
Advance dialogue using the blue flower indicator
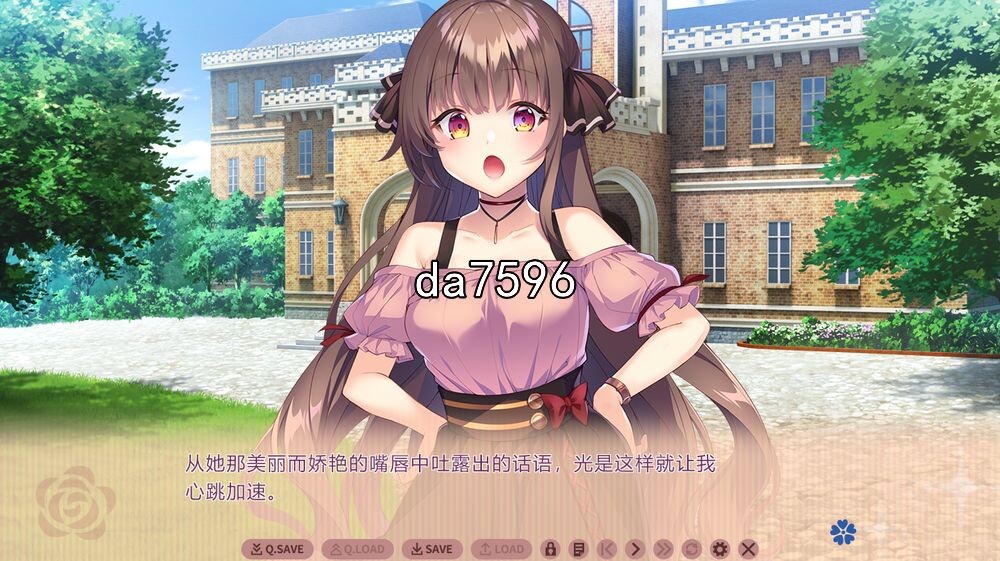pyautogui.click(x=843, y=532)
